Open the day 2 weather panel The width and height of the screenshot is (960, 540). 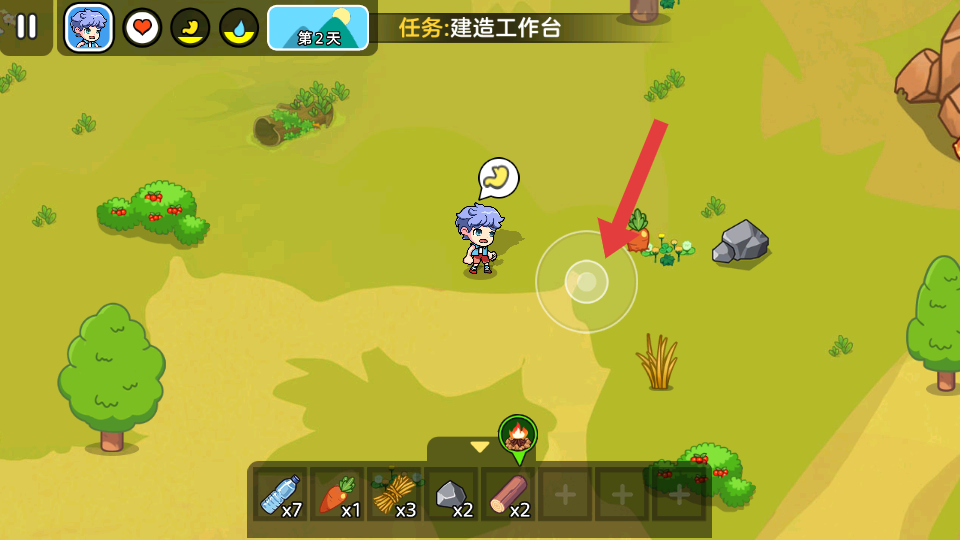point(318,27)
